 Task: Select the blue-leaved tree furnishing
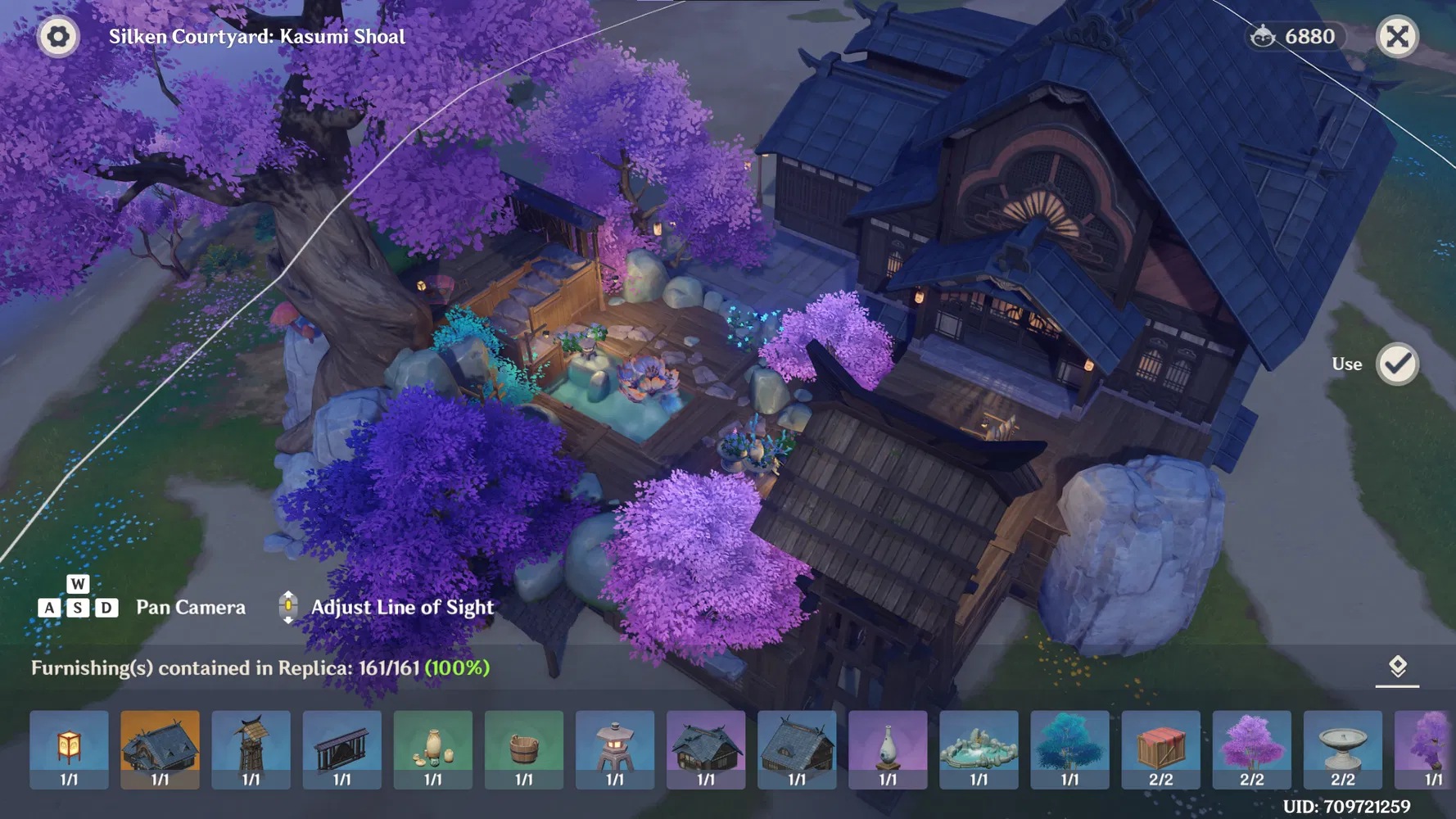pyautogui.click(x=1069, y=749)
